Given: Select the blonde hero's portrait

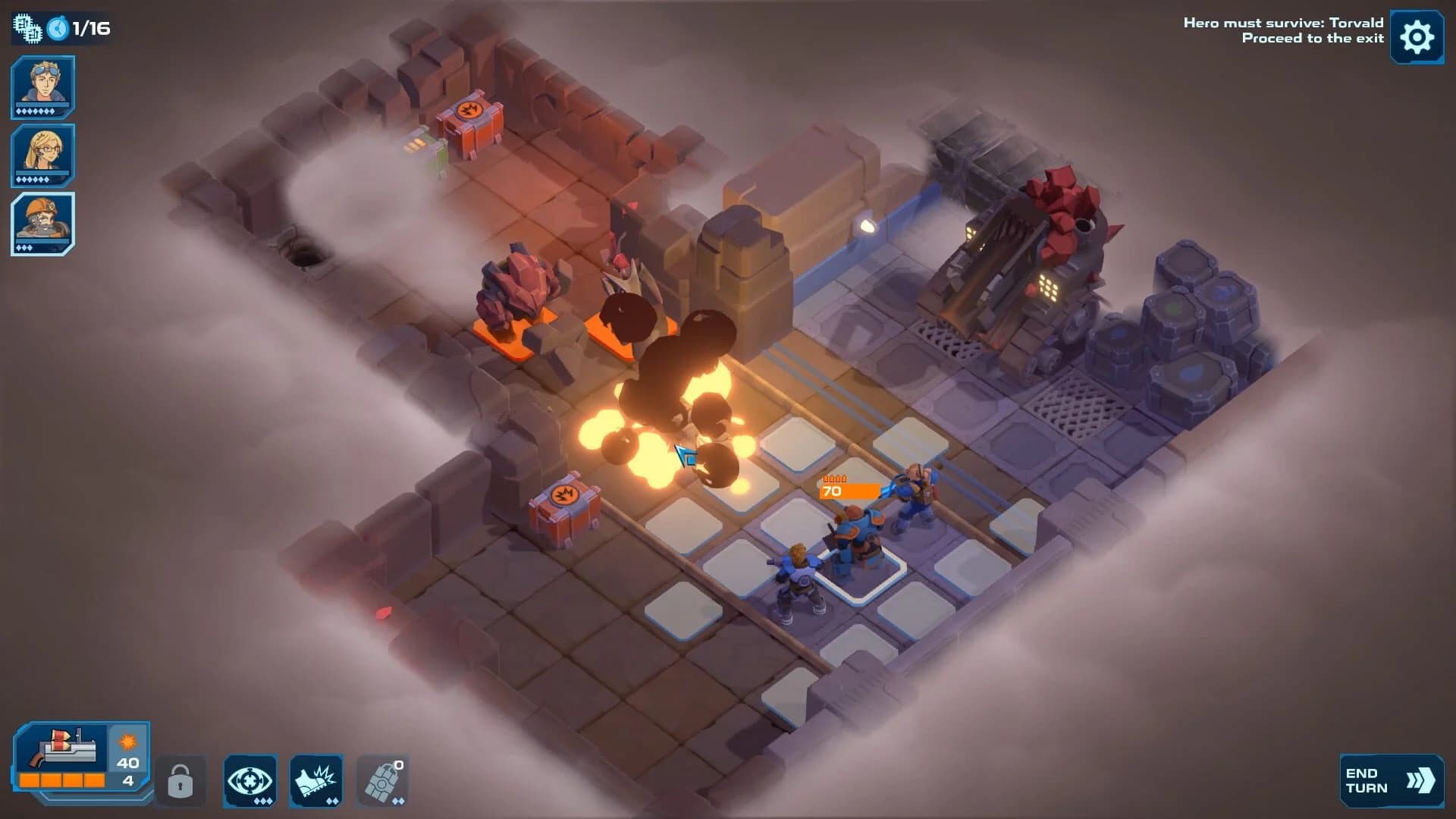Looking at the screenshot, I should [42, 155].
